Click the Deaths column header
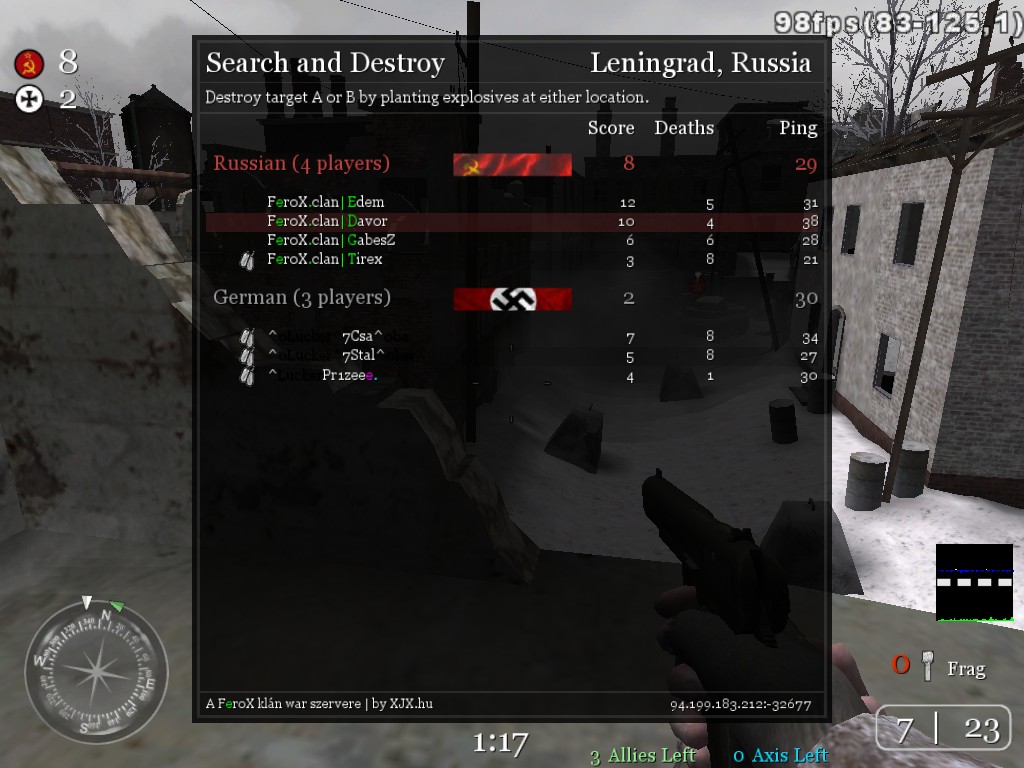This screenshot has width=1024, height=768. [x=684, y=128]
